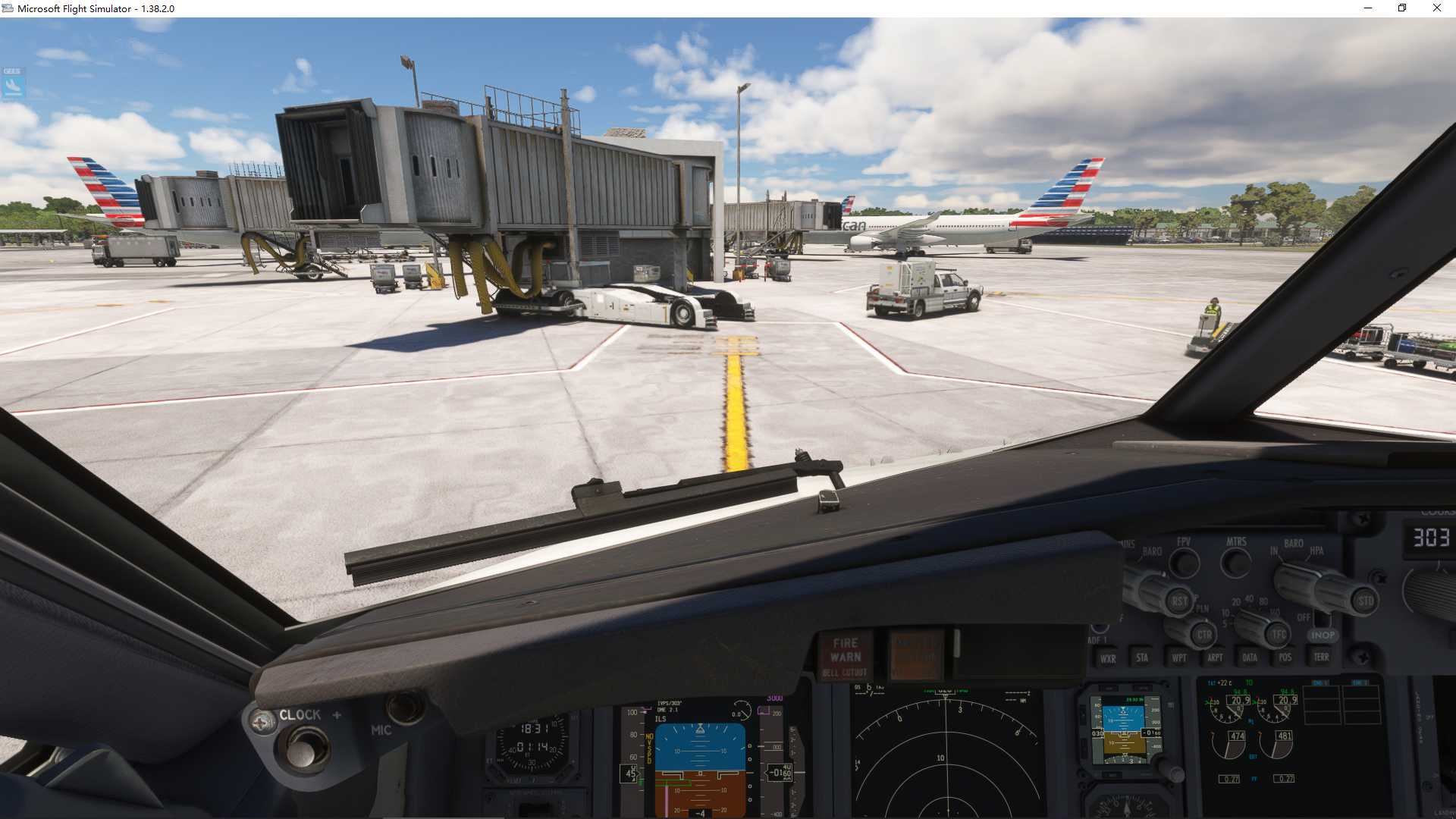This screenshot has width=1456, height=819.
Task: Set standard pressure with the STD button
Action: (1365, 601)
